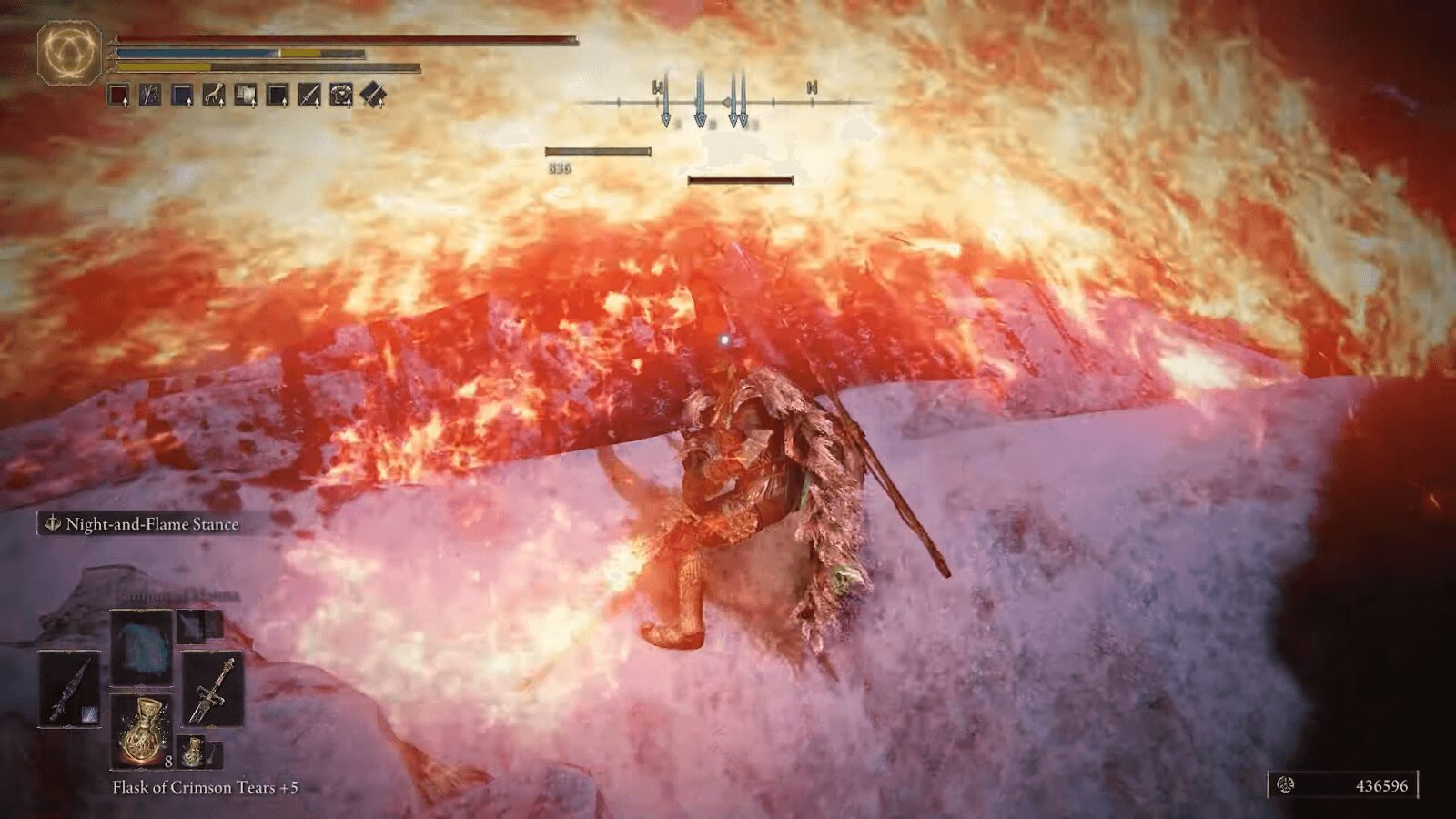
Task: Click the crossed dagger status icon at row's end
Action: 372,93
